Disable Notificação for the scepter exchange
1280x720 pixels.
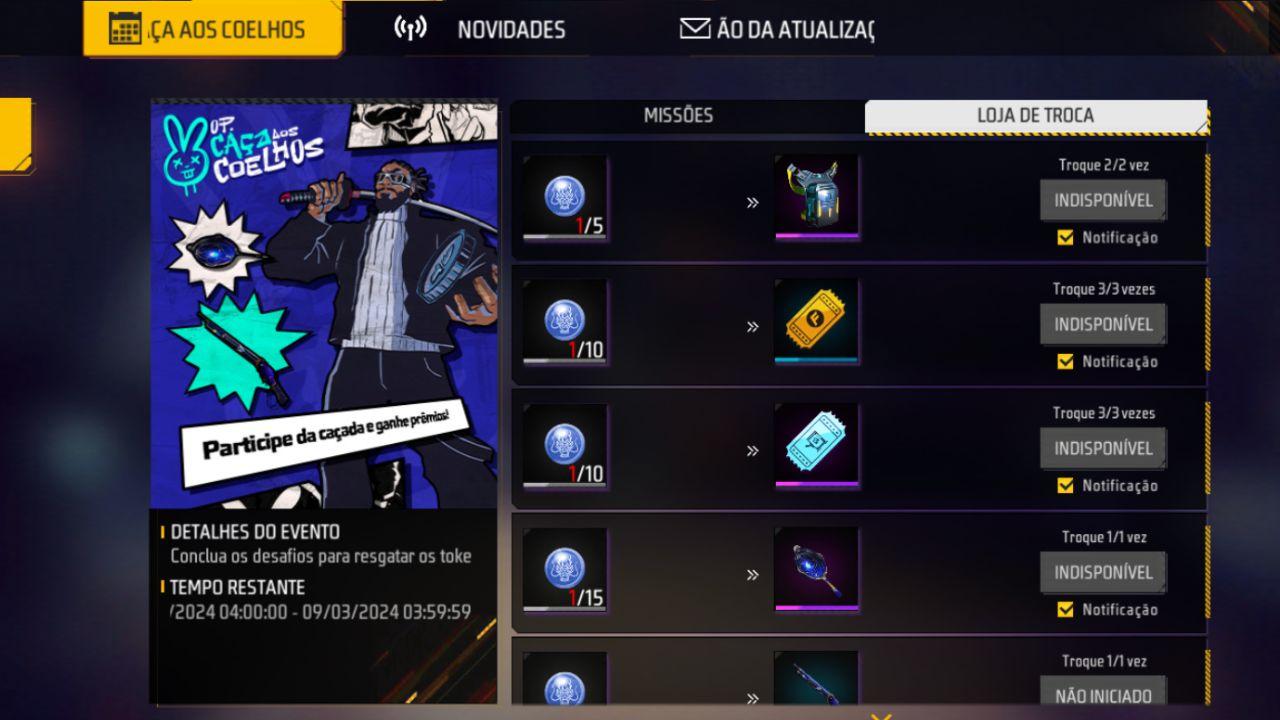pos(1065,610)
